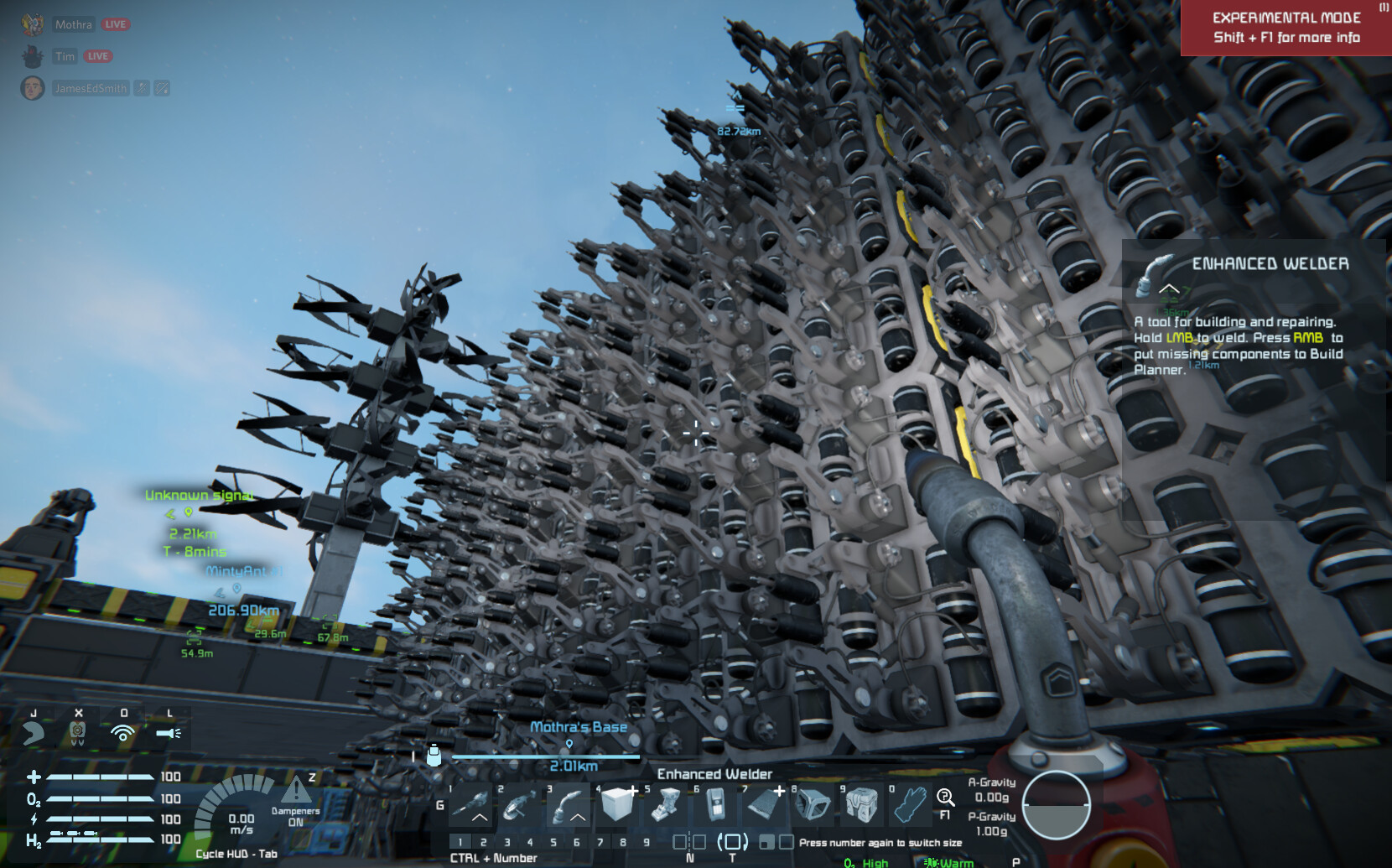Choose the flat grated panel block slot
Screen dimensions: 1392x868
pos(764,806)
